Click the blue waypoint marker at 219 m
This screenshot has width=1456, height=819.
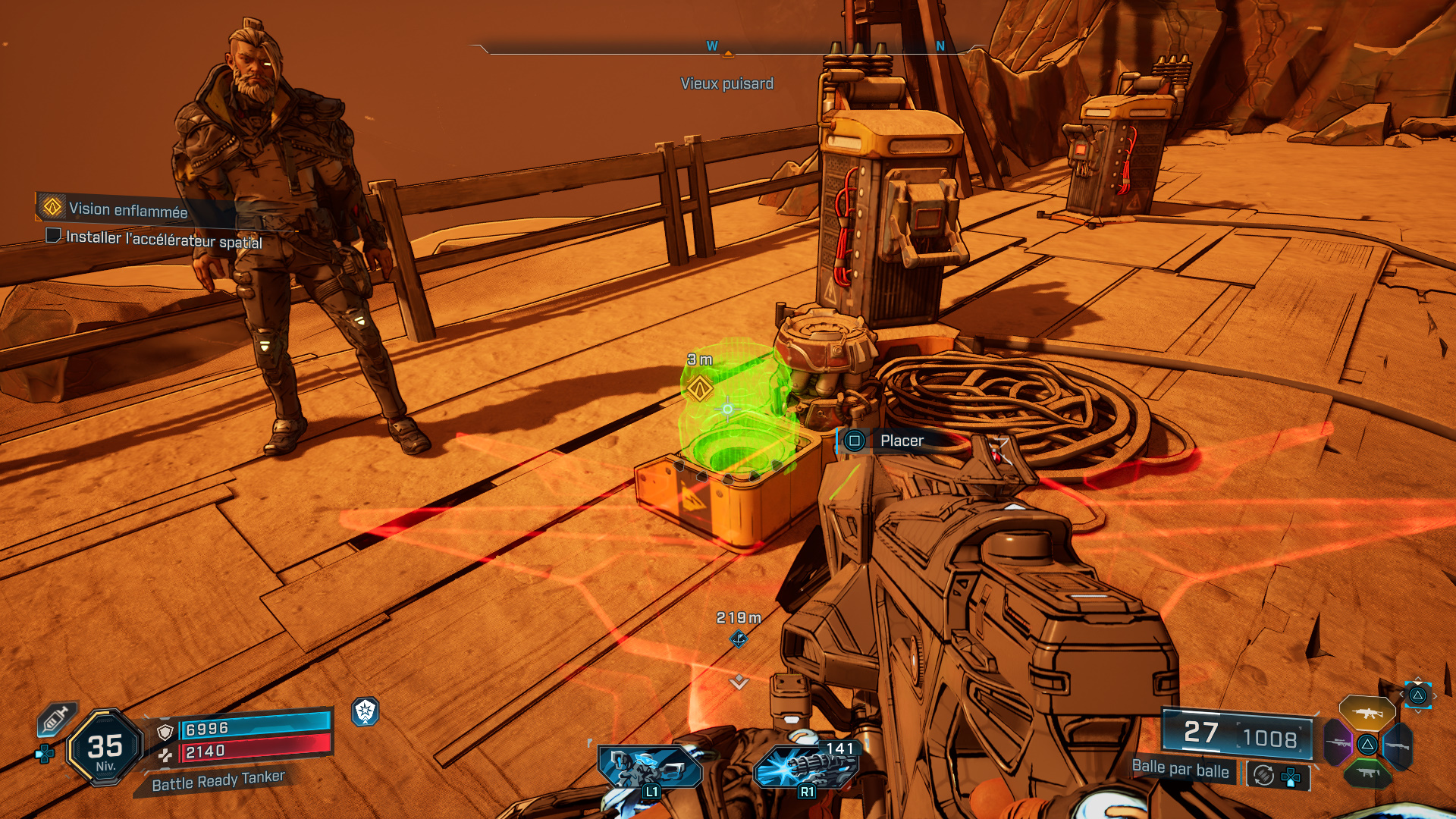coord(739,639)
